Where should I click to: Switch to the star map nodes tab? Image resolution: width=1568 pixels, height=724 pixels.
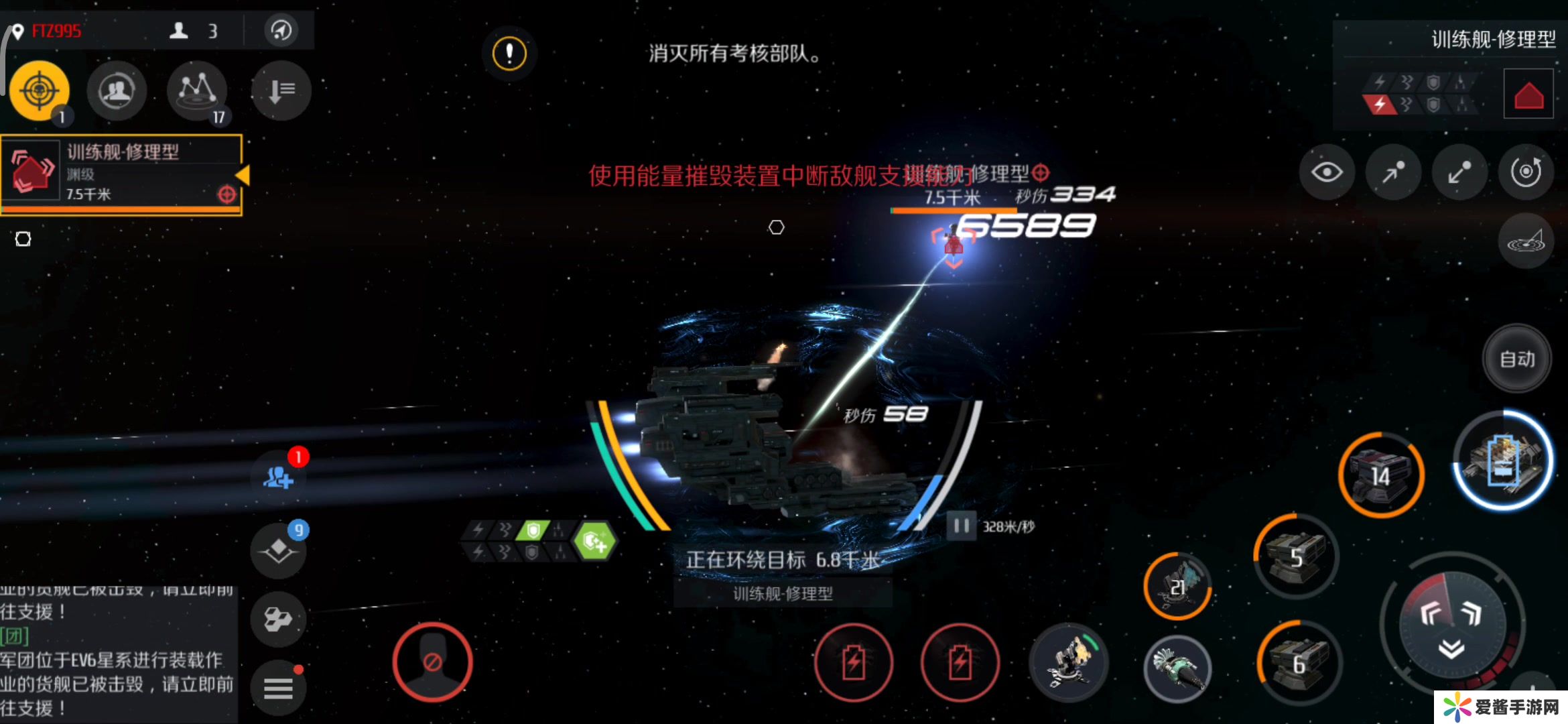(x=197, y=90)
